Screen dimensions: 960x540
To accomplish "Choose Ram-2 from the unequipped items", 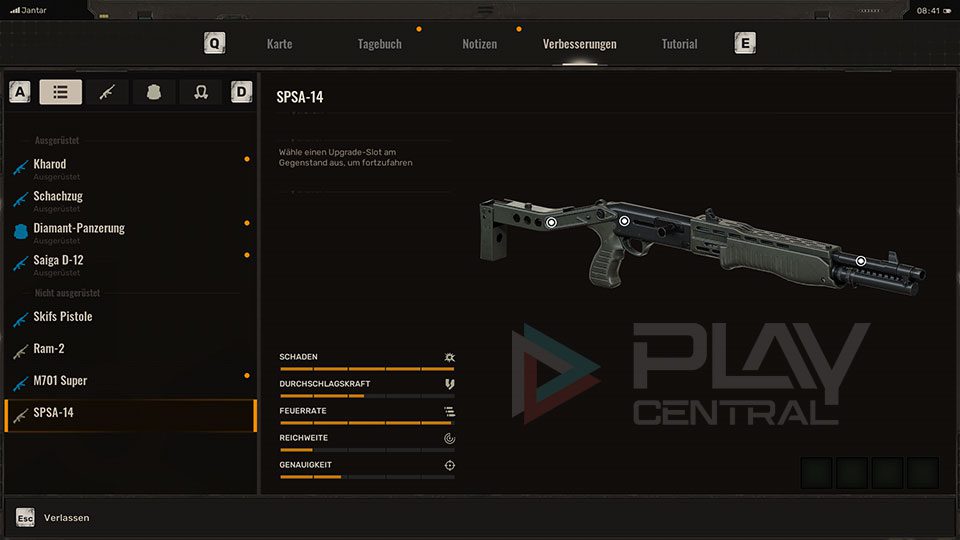I will [50, 349].
